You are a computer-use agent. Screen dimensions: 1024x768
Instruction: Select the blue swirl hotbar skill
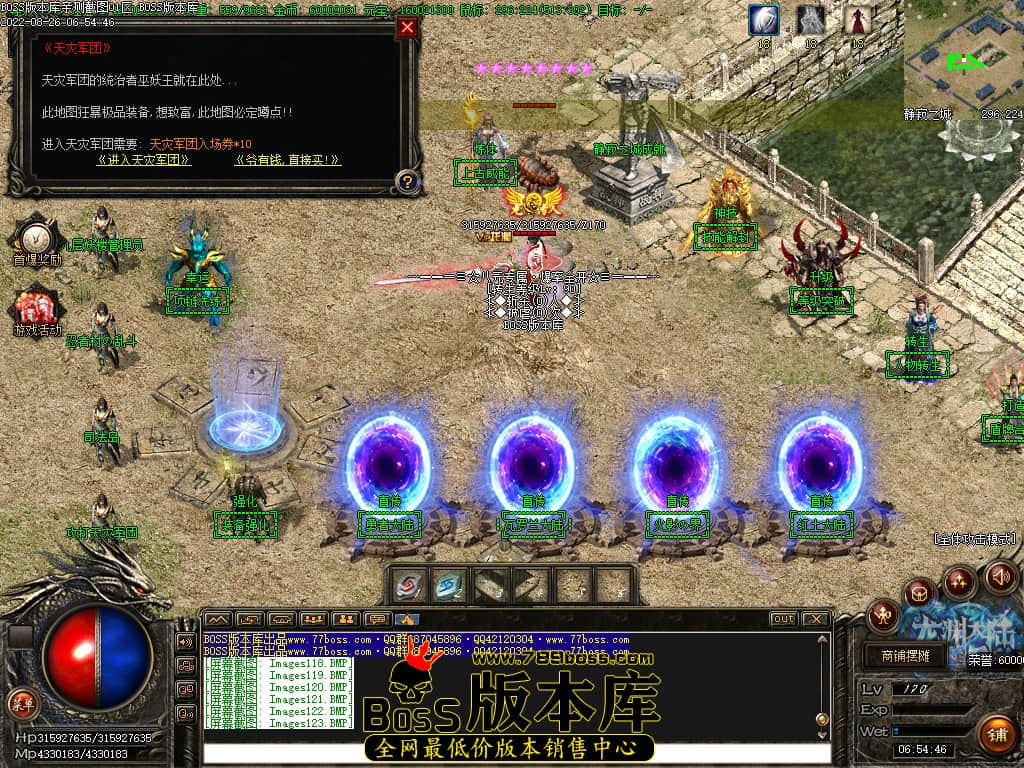[448, 585]
